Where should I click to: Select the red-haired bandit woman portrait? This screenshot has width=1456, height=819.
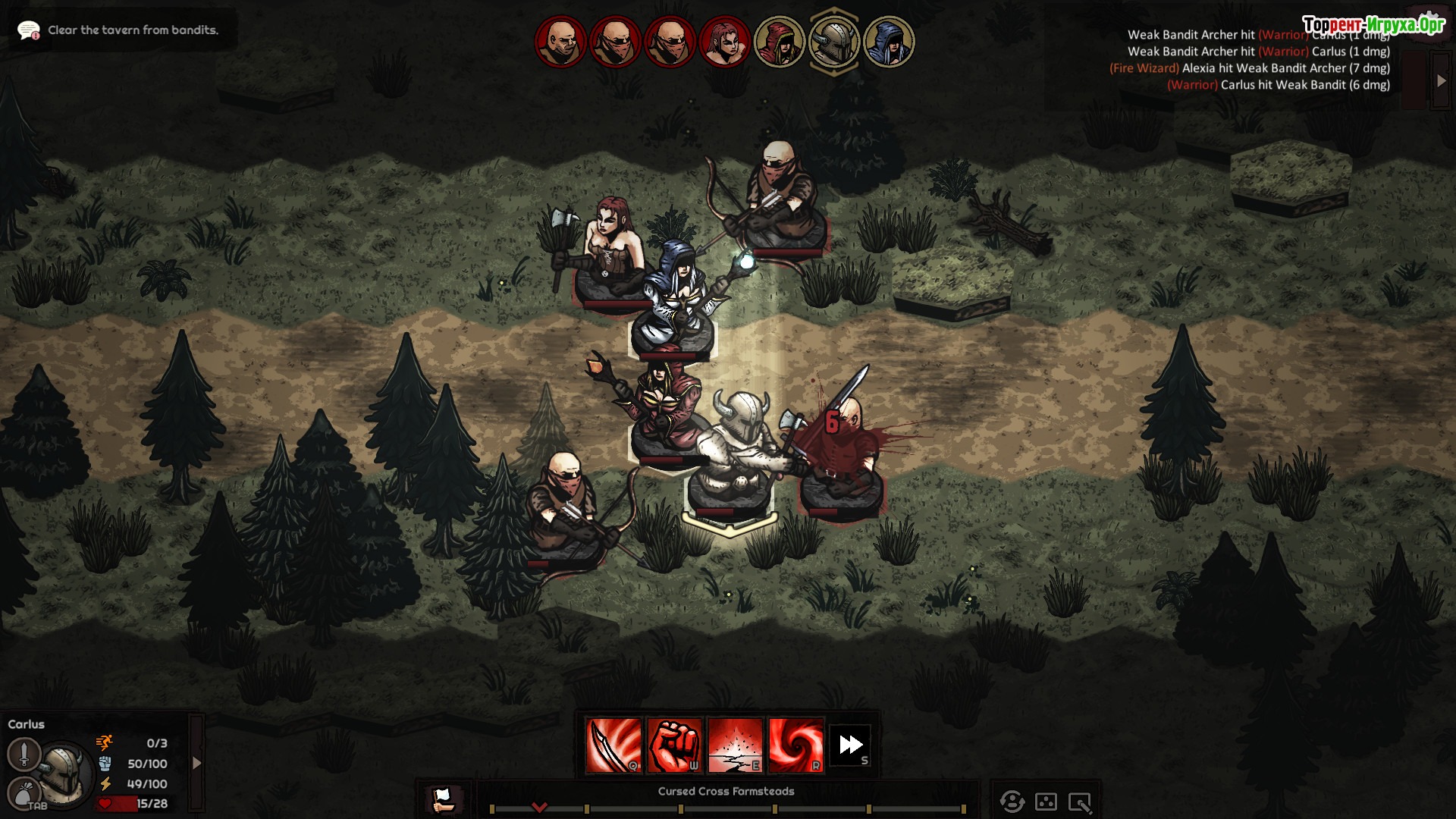724,42
